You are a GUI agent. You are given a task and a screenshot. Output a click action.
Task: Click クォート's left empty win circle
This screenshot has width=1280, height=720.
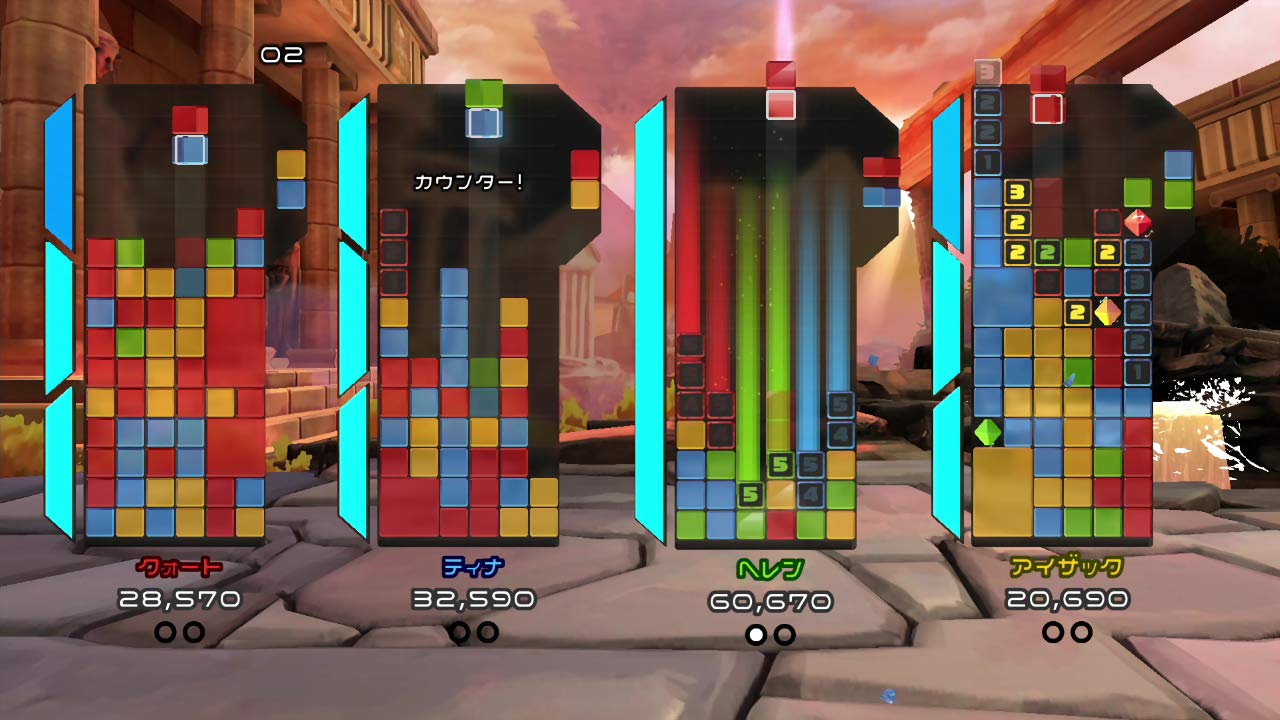pos(166,632)
